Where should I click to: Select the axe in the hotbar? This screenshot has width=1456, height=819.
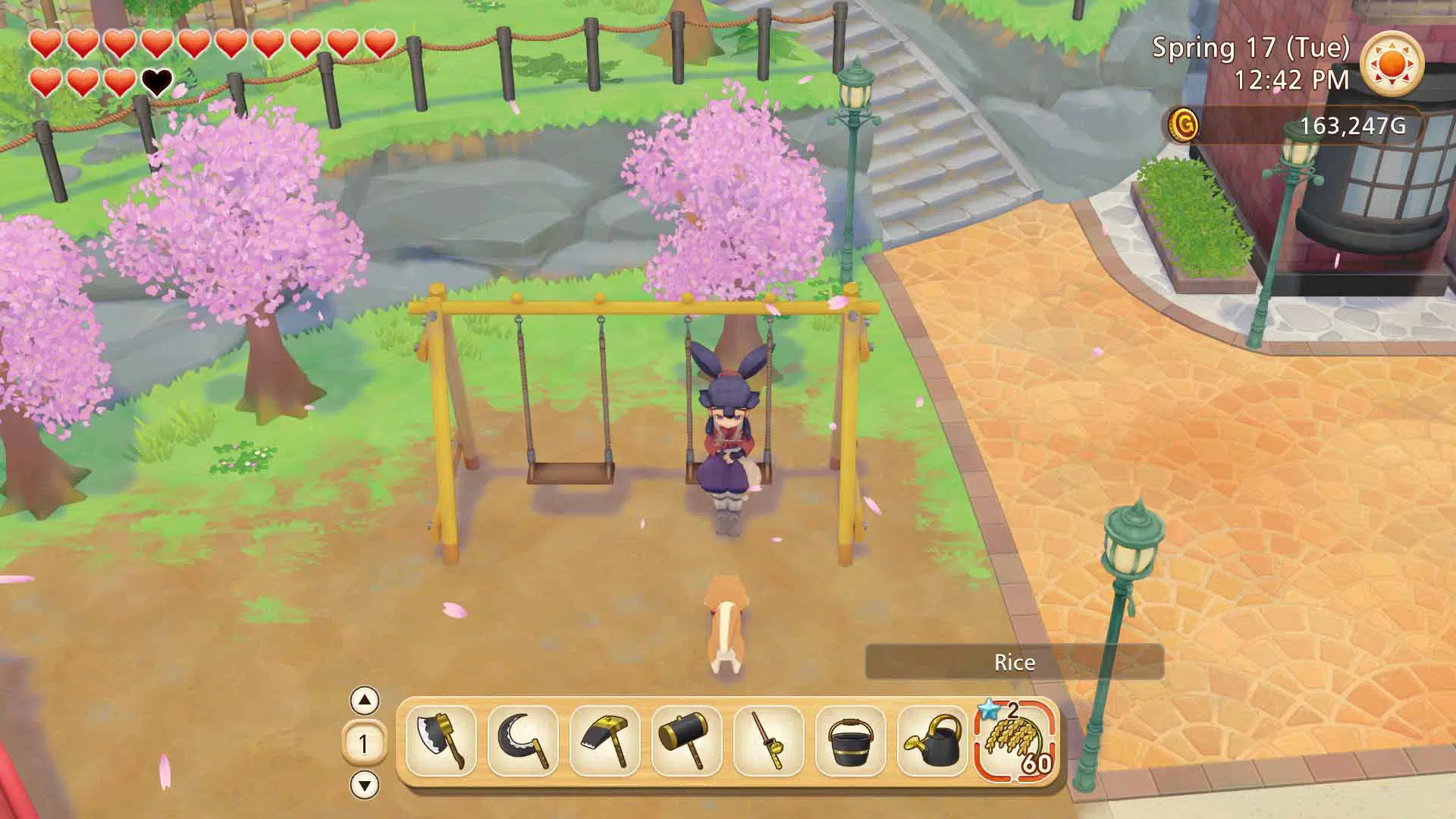click(x=441, y=741)
